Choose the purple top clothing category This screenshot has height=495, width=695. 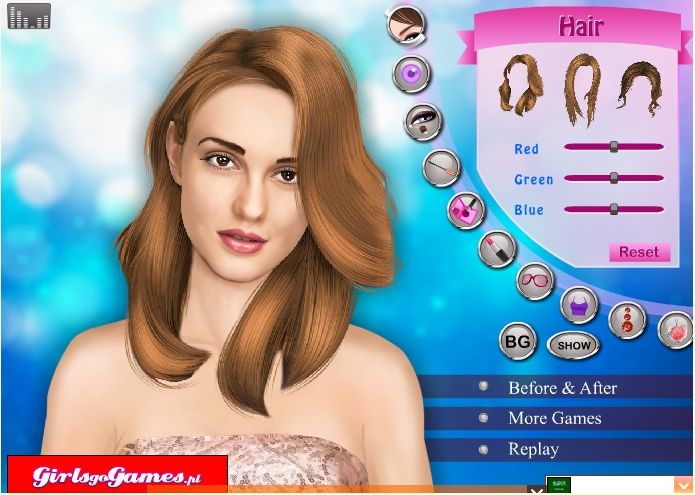578,304
